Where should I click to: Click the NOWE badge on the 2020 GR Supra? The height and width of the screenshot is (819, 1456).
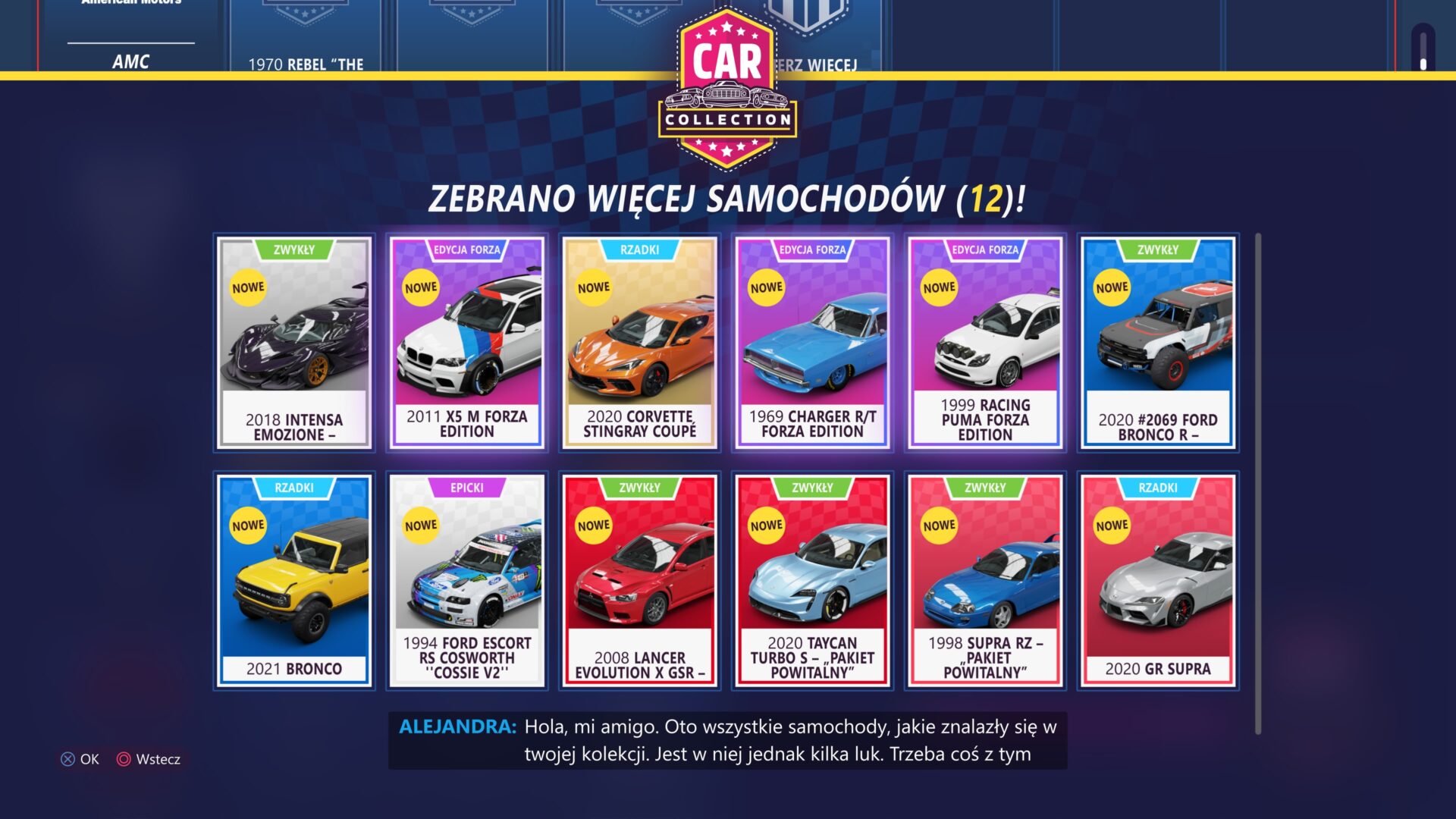(1112, 524)
